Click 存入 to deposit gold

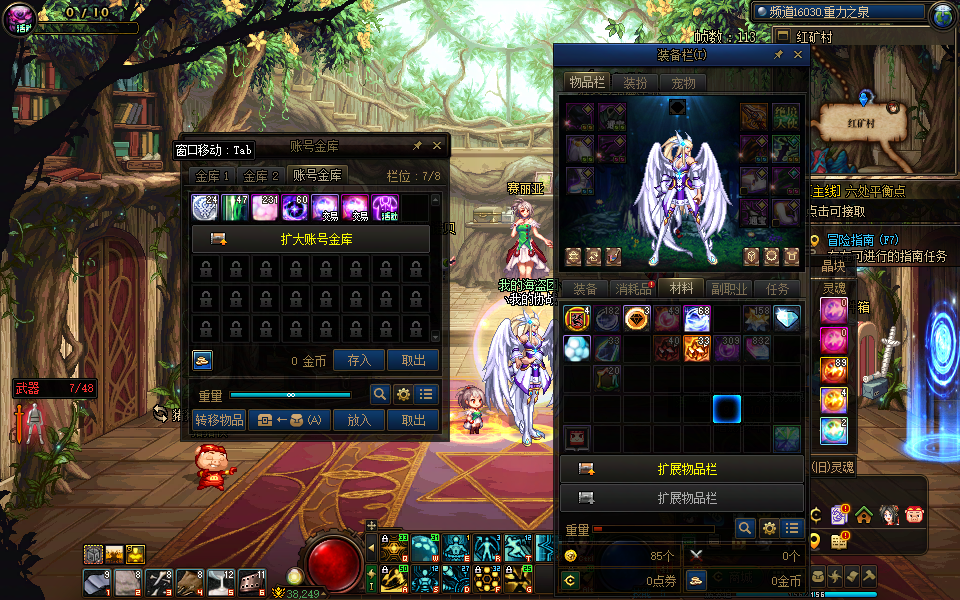359,361
